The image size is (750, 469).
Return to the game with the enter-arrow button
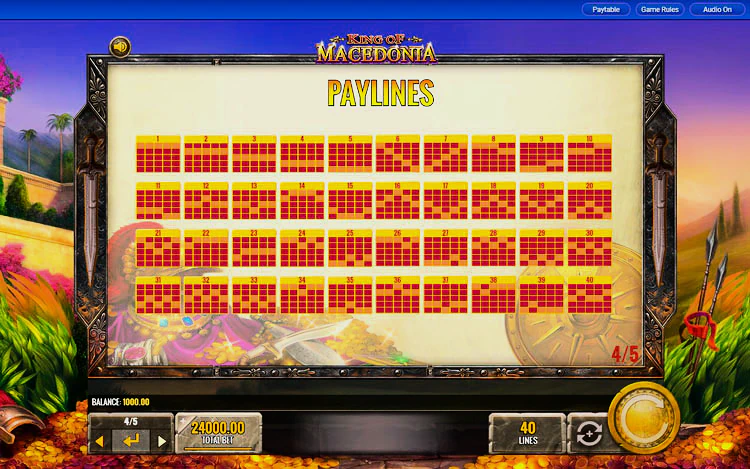pos(131,441)
